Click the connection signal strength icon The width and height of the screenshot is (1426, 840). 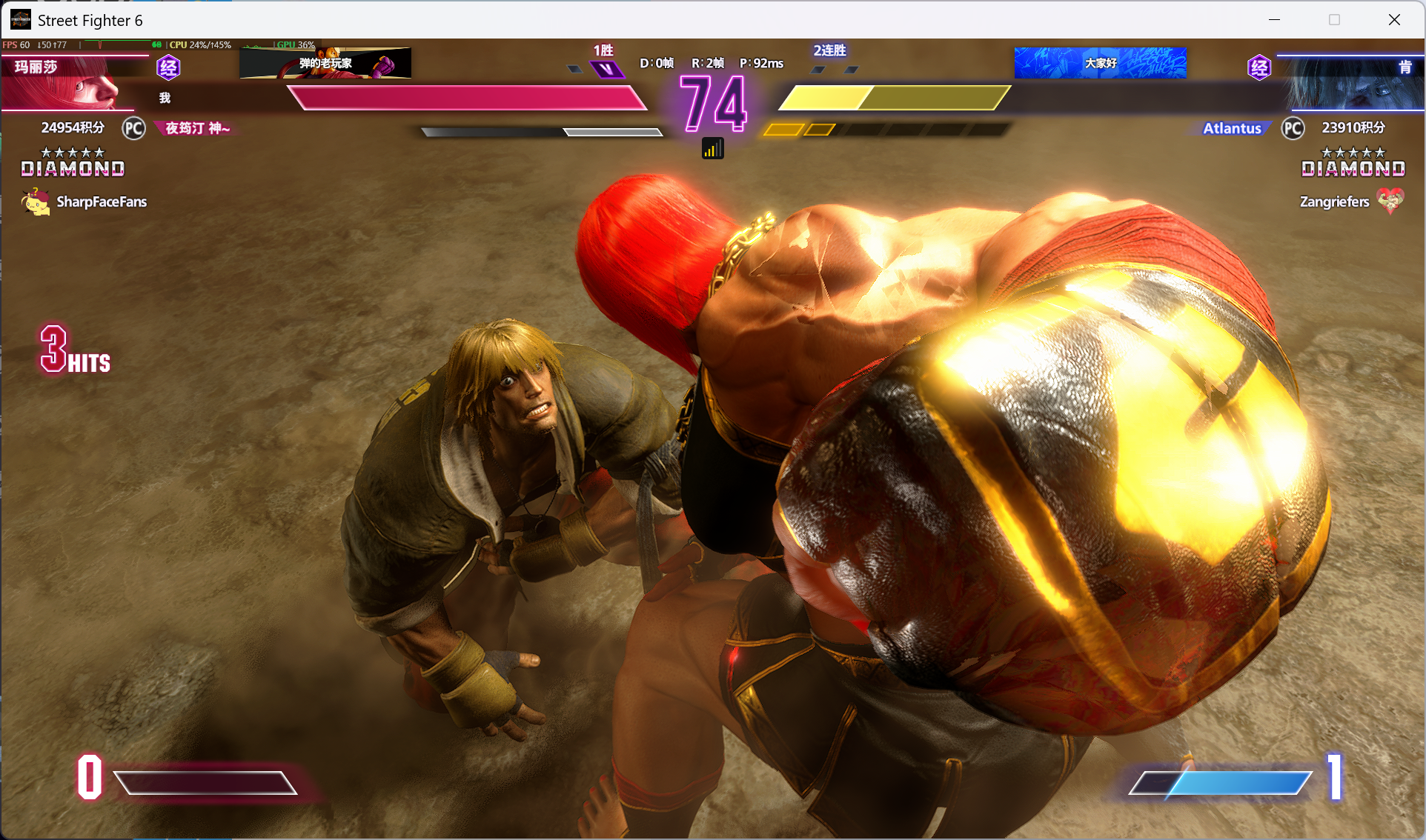click(712, 149)
